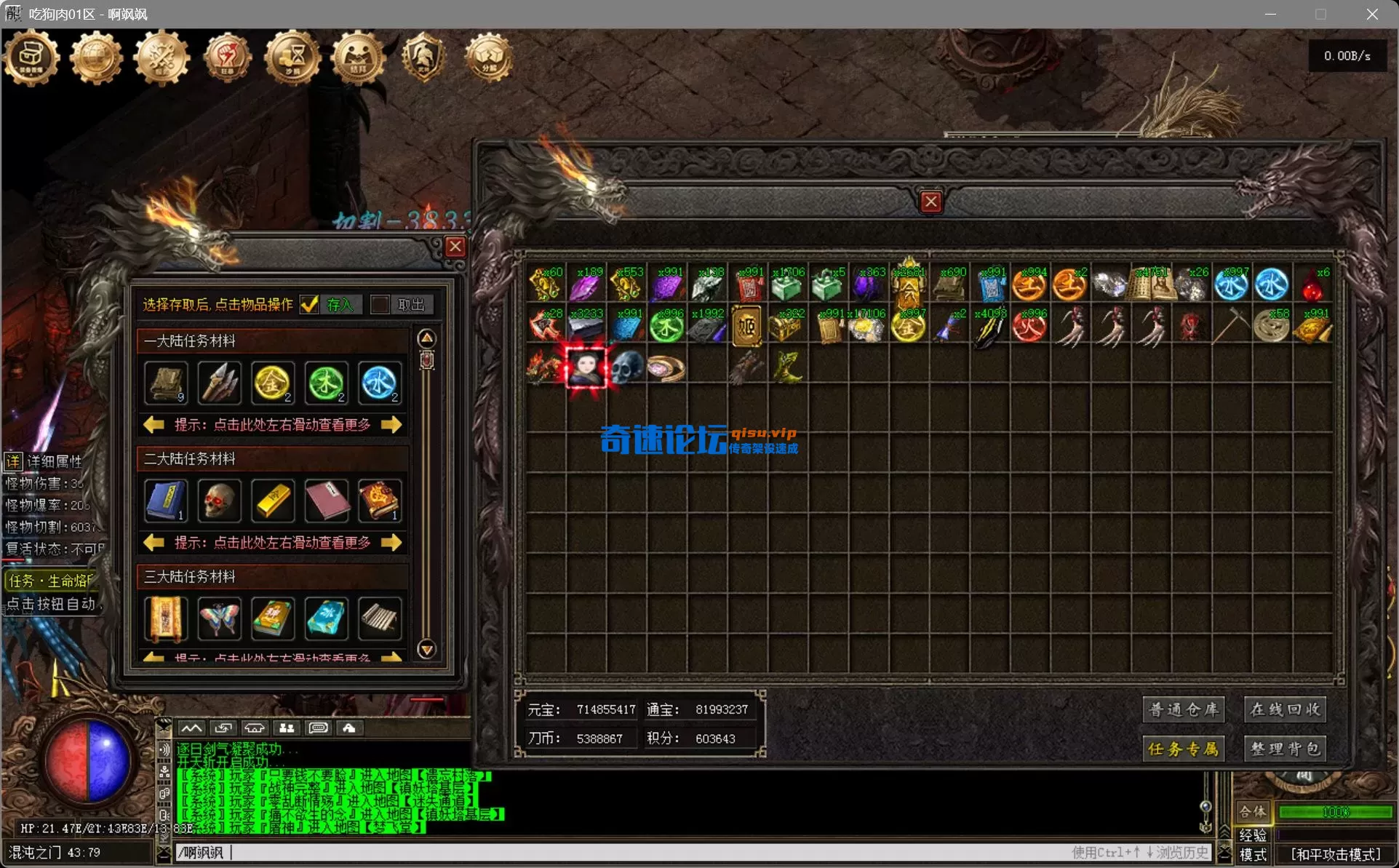Click the up scroll arrow in materials panel

point(427,338)
